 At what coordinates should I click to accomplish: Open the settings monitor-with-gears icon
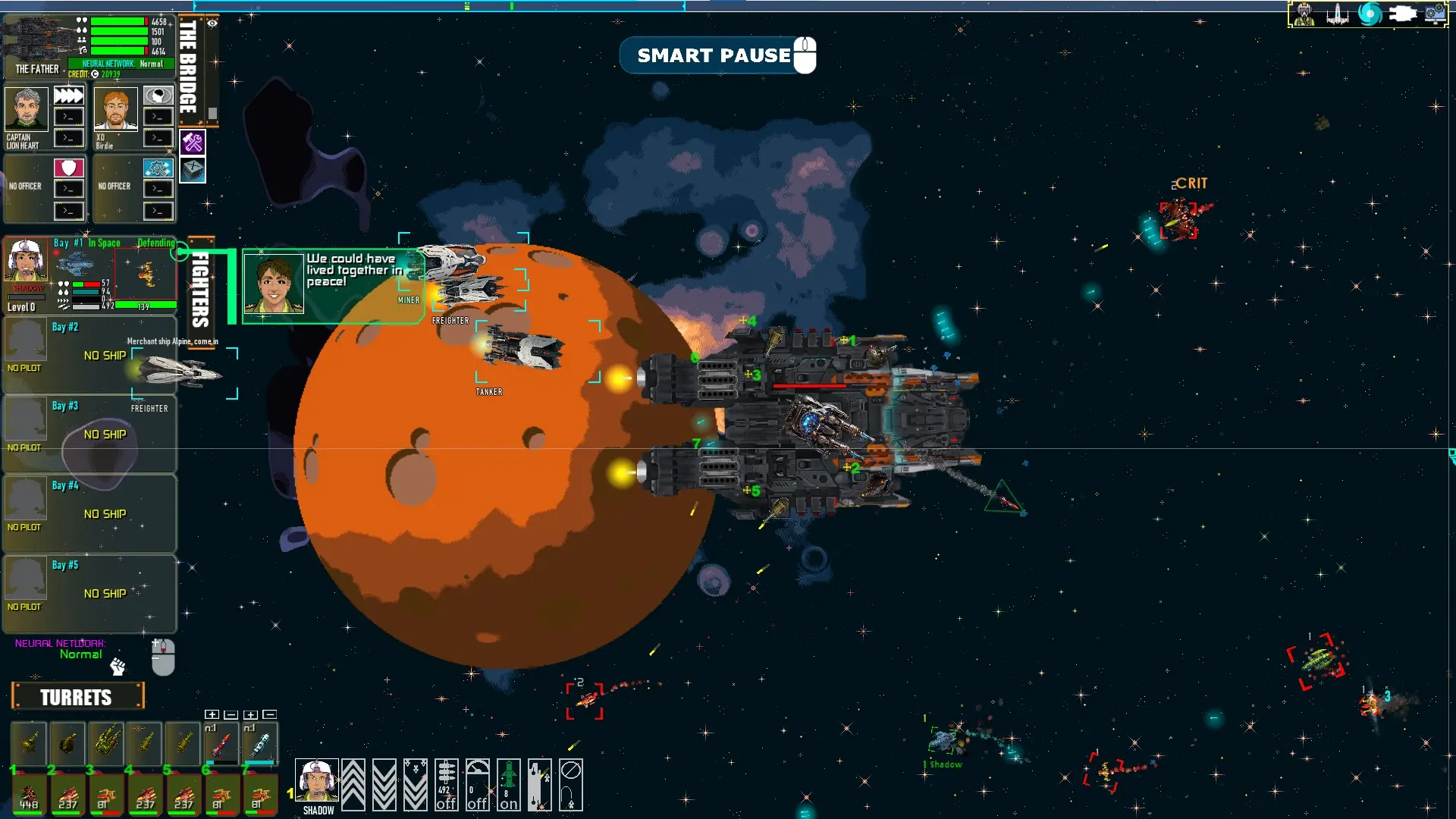(1434, 14)
